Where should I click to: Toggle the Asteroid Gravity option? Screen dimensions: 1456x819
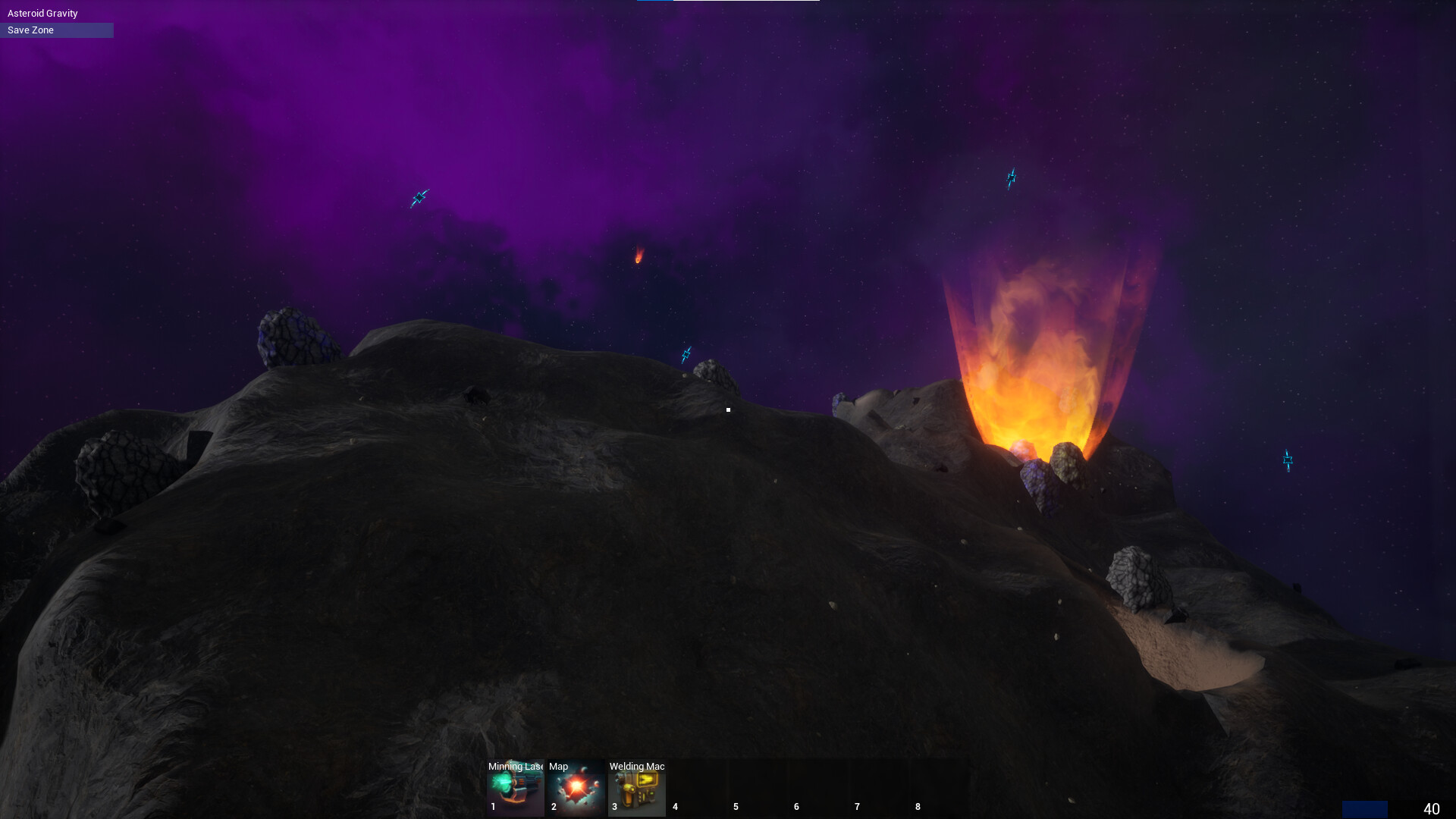point(42,13)
